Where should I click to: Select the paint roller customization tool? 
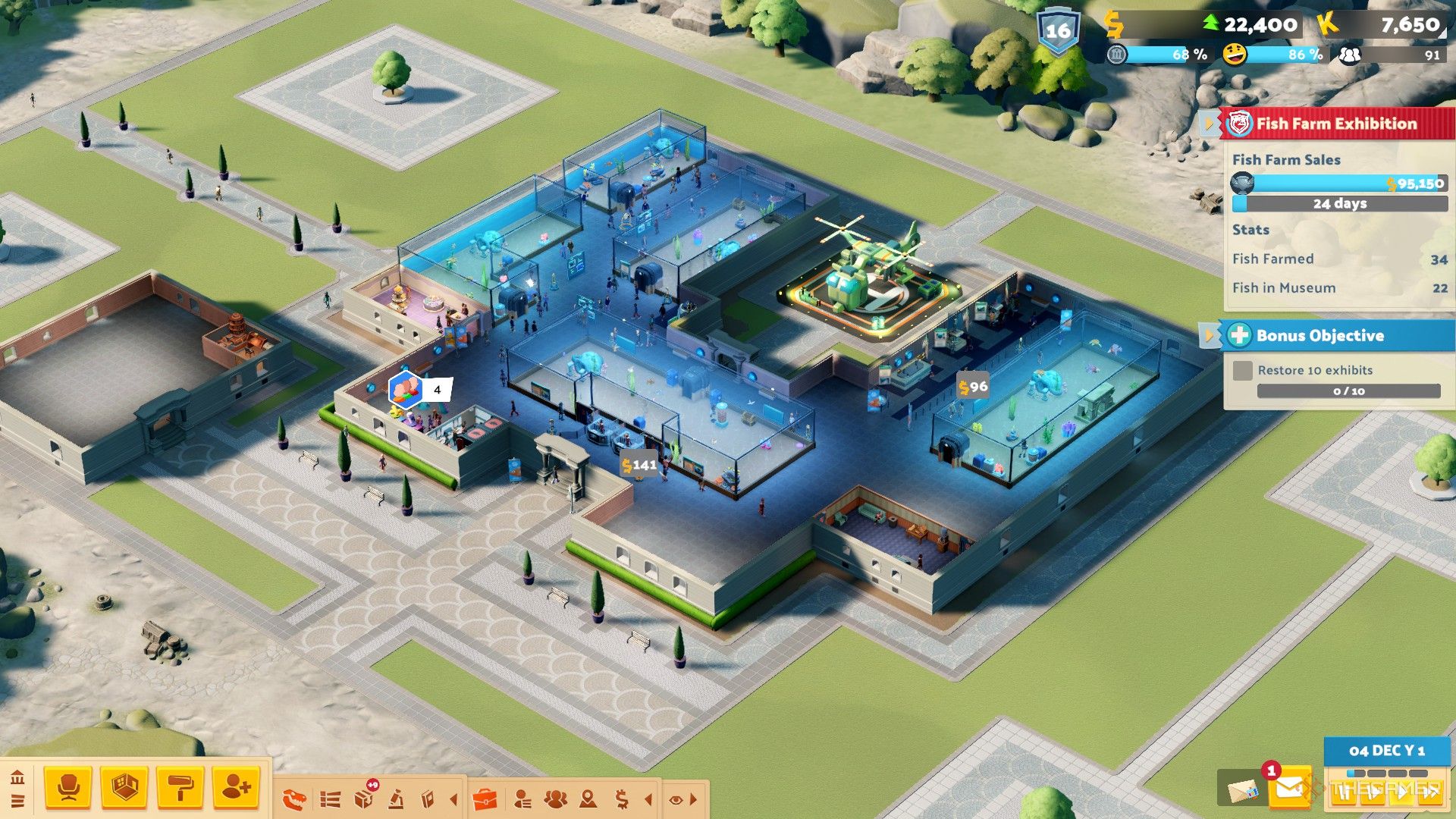[x=180, y=786]
